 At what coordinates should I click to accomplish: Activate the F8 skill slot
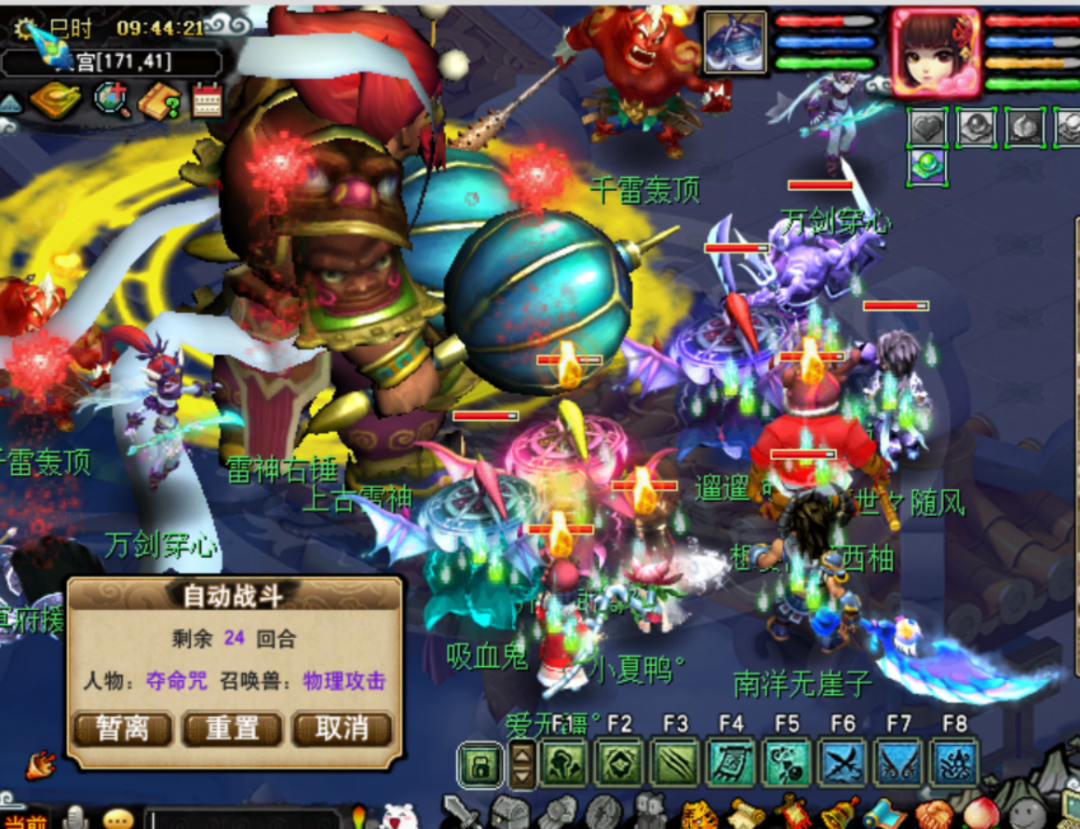tap(955, 764)
